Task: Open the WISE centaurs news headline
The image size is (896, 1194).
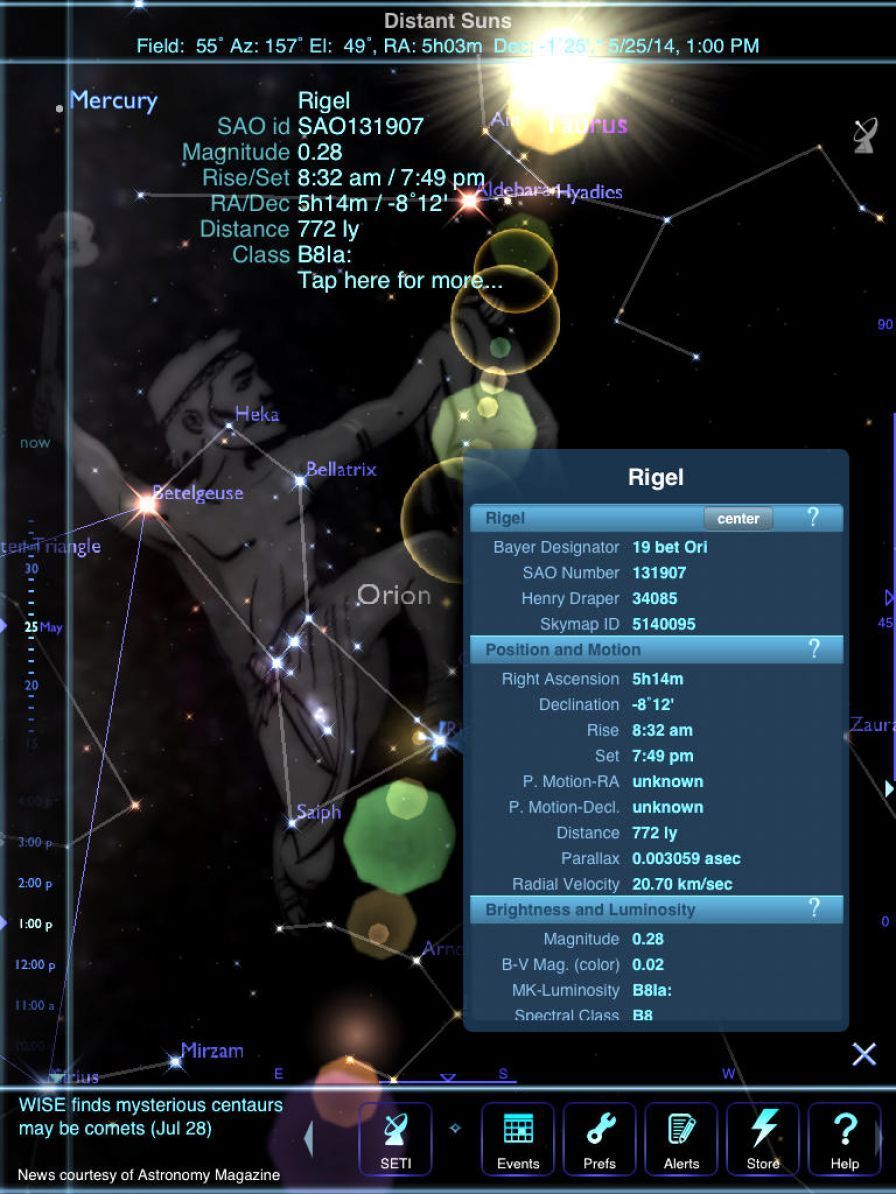Action: 150,1117
